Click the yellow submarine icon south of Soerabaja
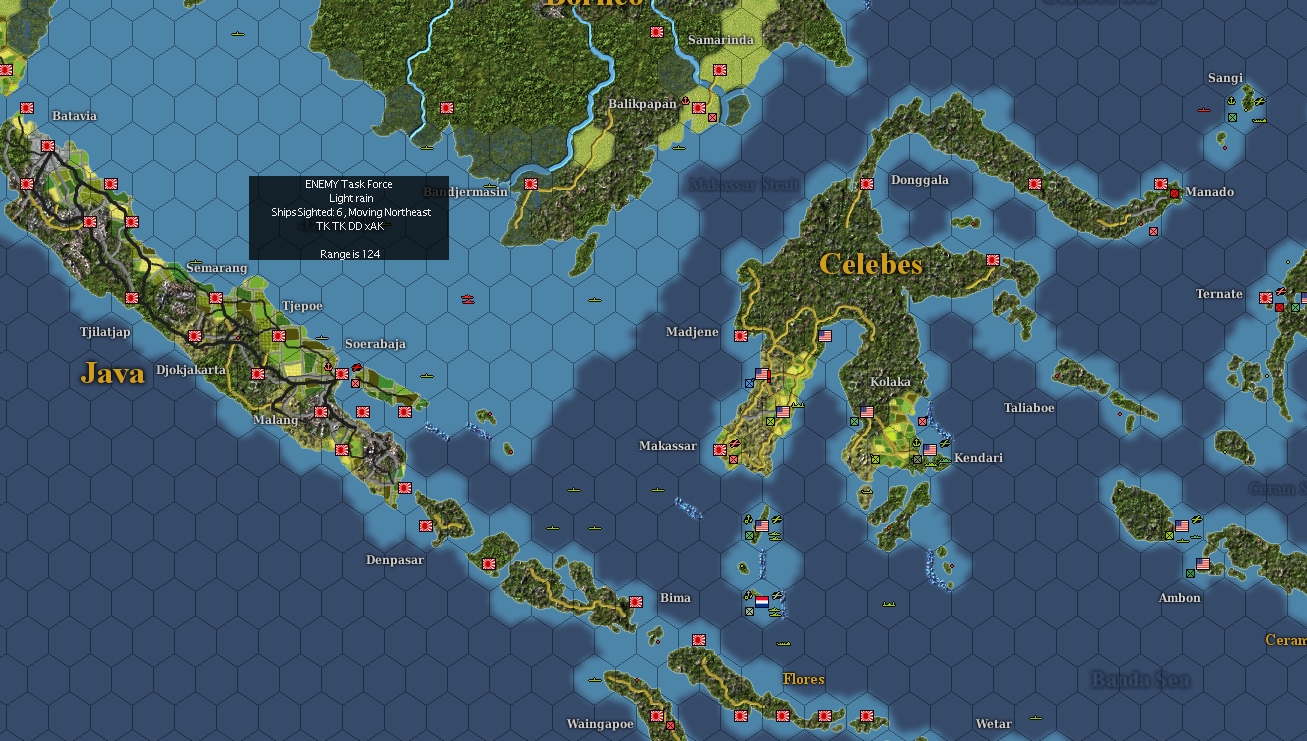Image resolution: width=1307 pixels, height=741 pixels. 426,376
